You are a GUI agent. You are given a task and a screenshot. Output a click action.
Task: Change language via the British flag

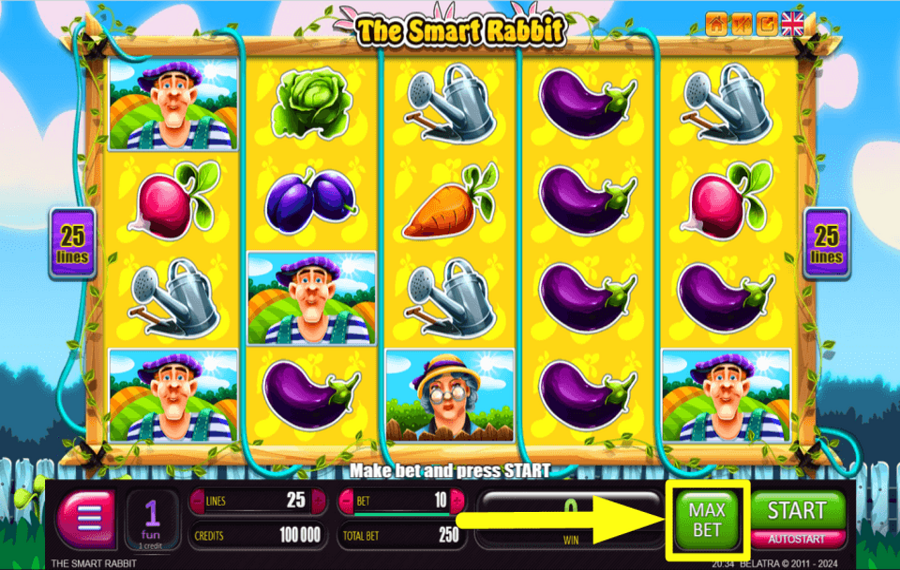[794, 23]
